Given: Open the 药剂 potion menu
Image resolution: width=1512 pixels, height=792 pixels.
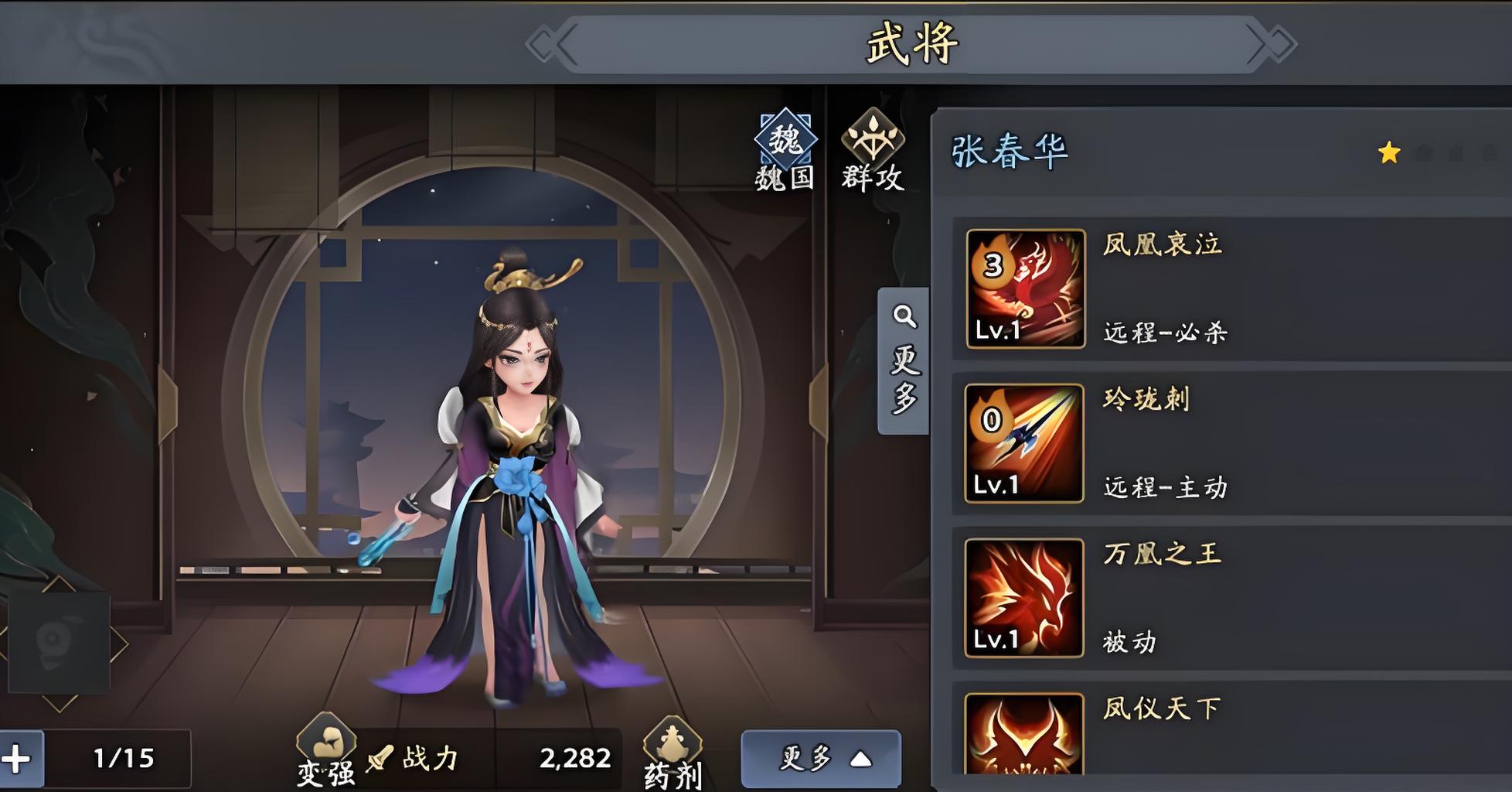Looking at the screenshot, I should (x=673, y=754).
